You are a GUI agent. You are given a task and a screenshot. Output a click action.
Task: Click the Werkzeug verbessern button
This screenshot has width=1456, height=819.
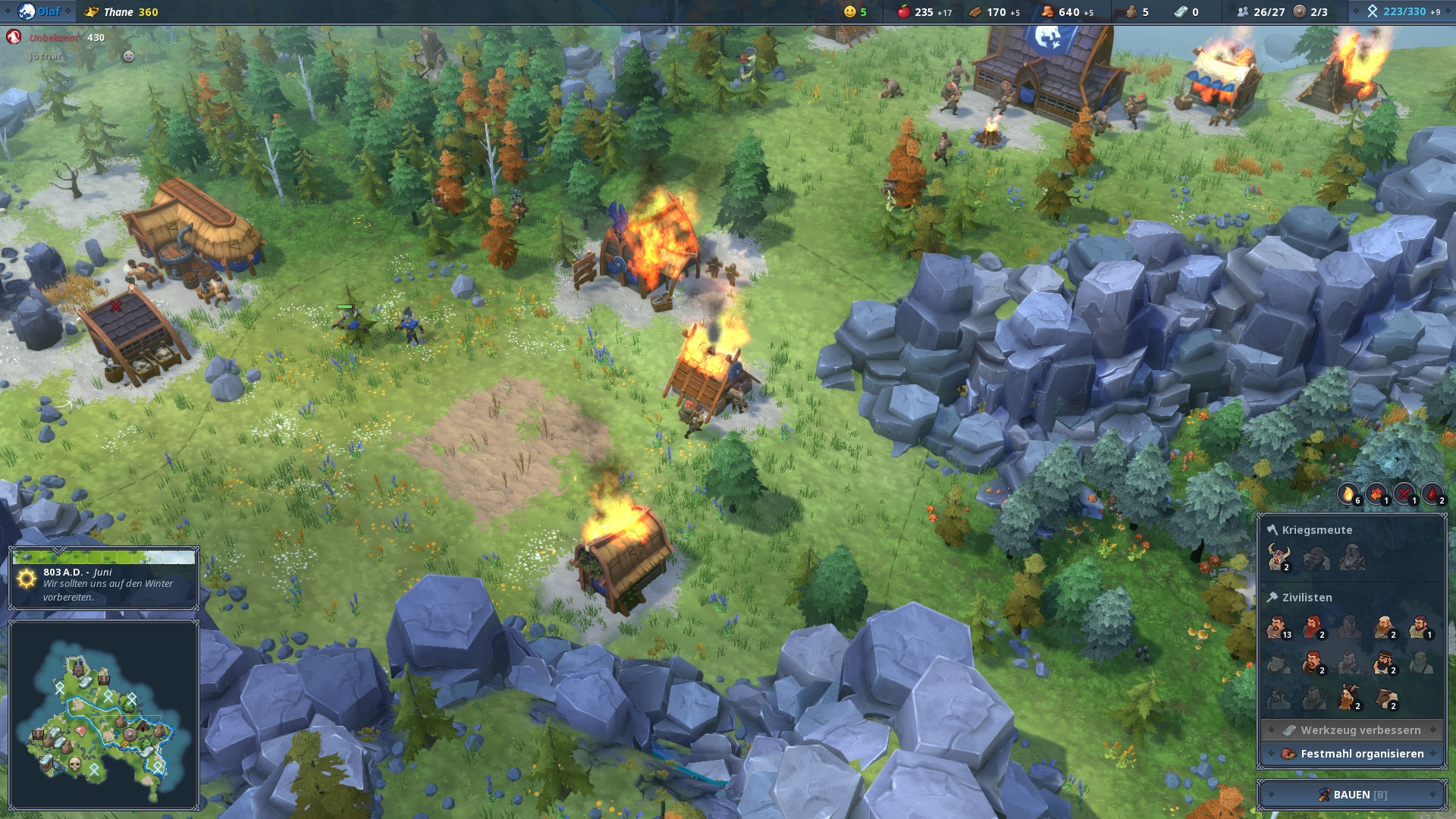1352,730
